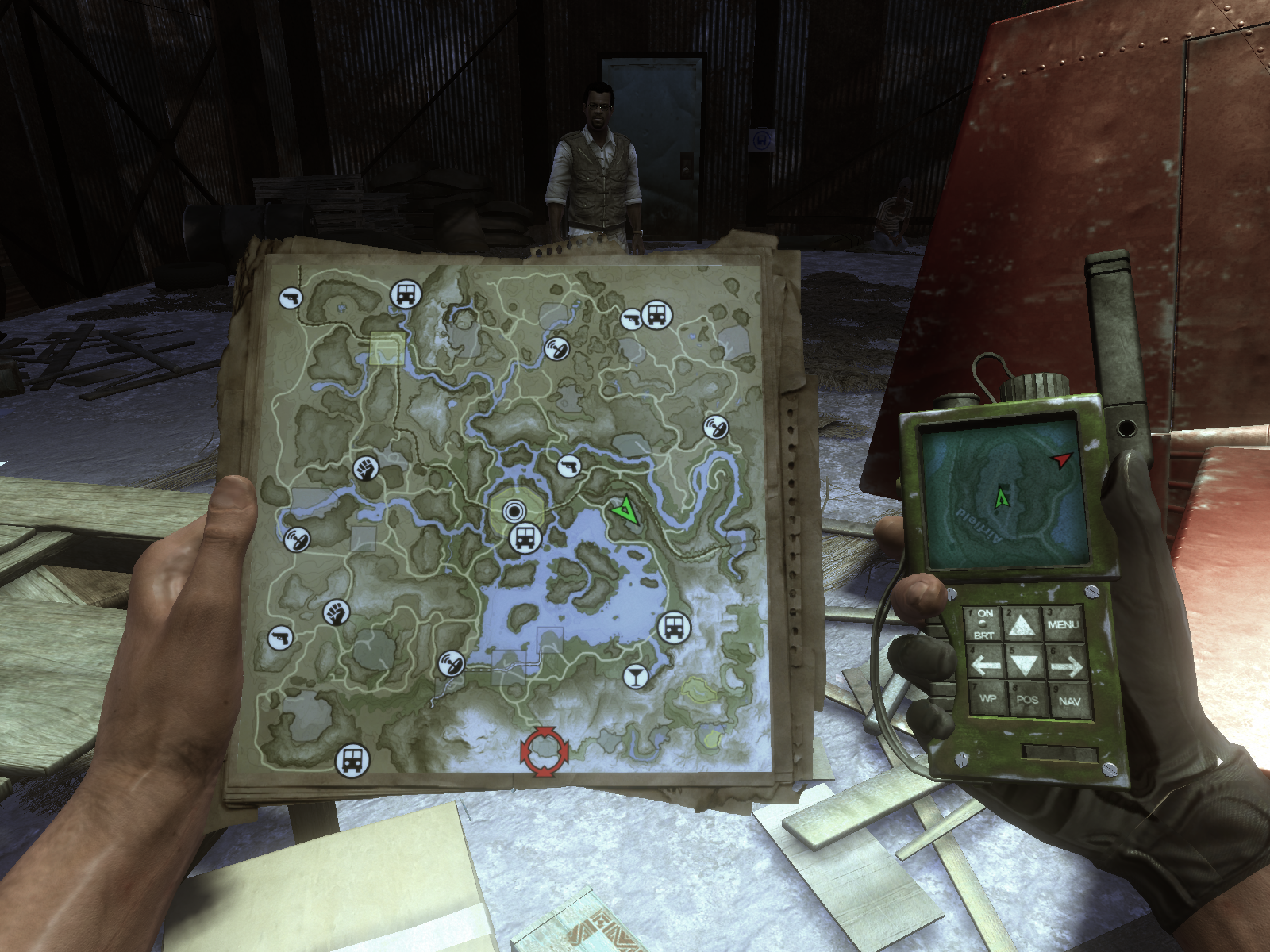
Task: Click the red arrow on the GPS screen
Action: point(1060,459)
